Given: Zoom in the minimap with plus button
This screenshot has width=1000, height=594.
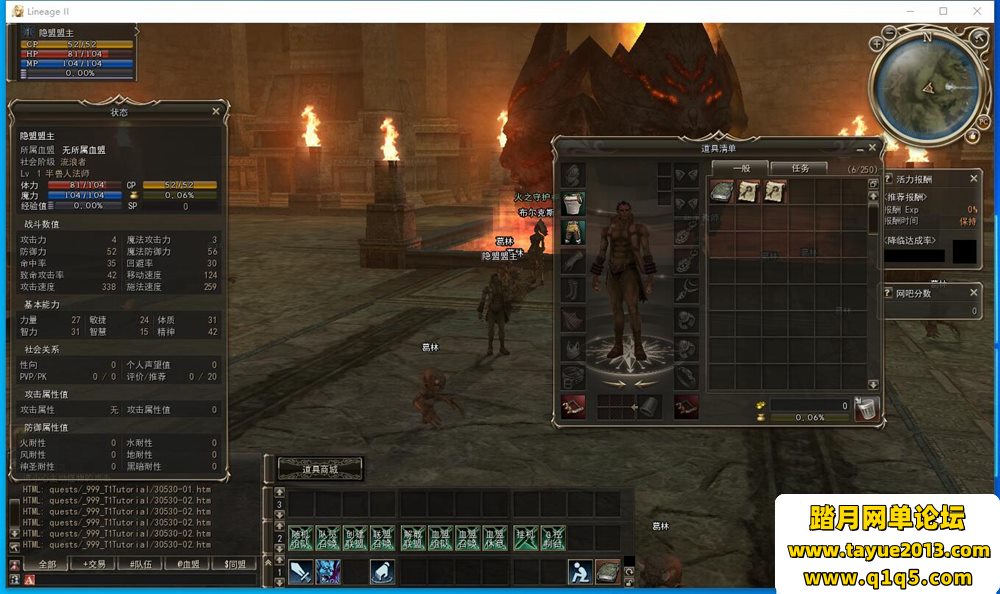Looking at the screenshot, I should (x=877, y=44).
